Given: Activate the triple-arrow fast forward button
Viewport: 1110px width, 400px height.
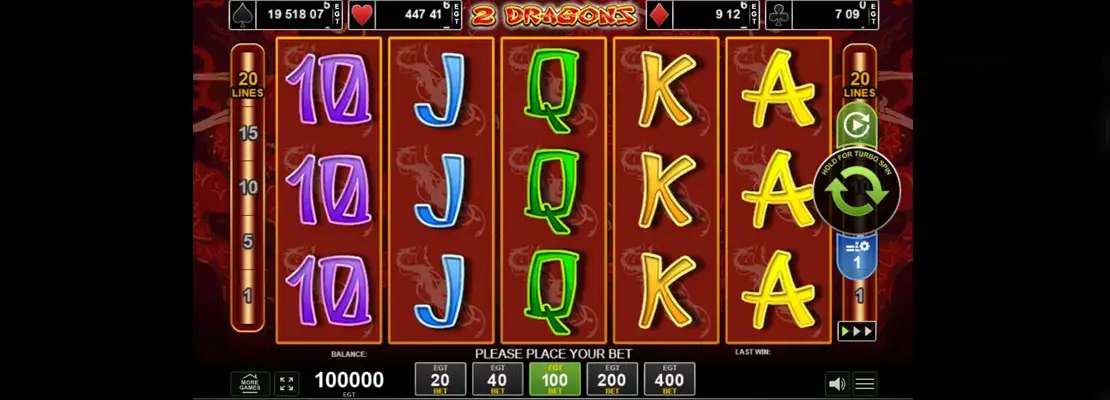Looking at the screenshot, I should (857, 331).
